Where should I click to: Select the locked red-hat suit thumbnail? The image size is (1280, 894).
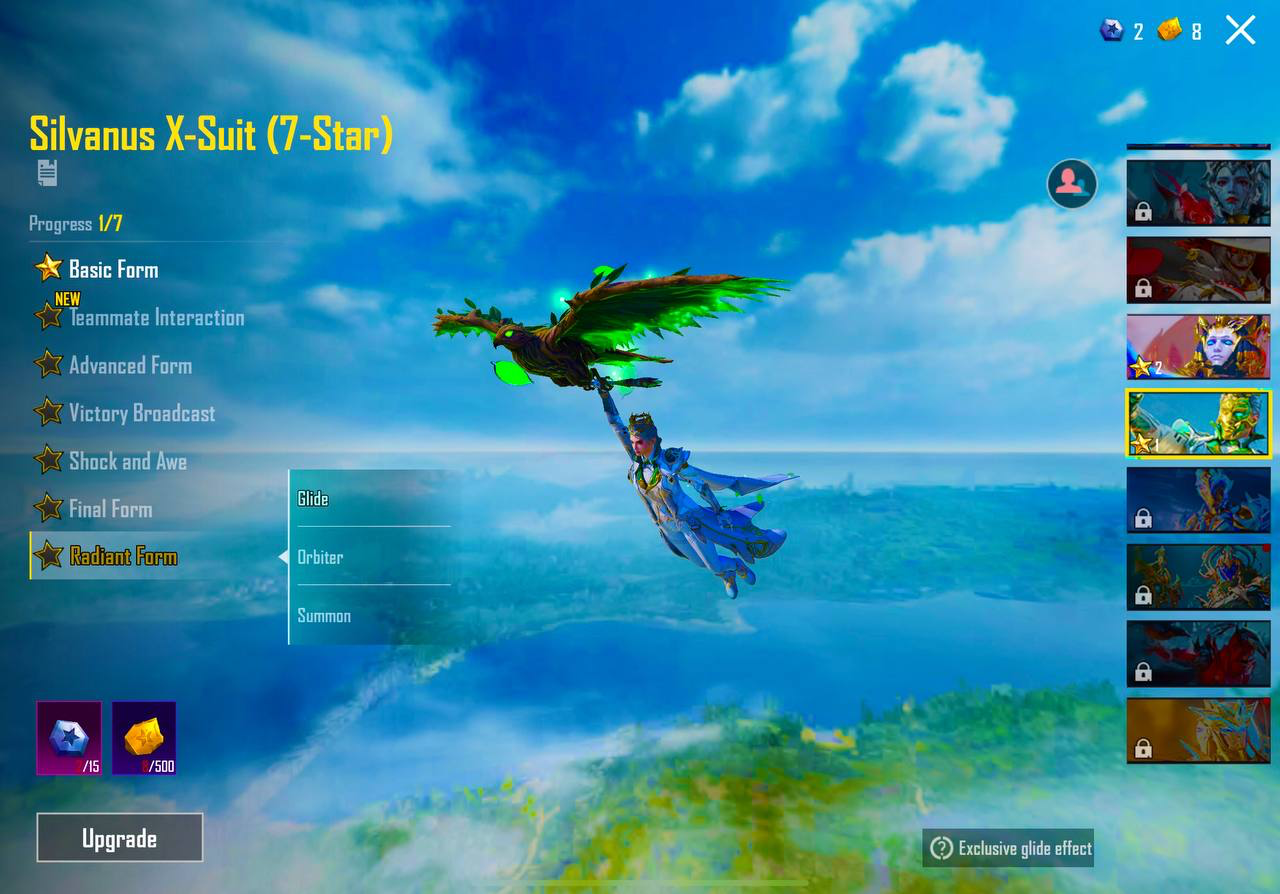1199,269
